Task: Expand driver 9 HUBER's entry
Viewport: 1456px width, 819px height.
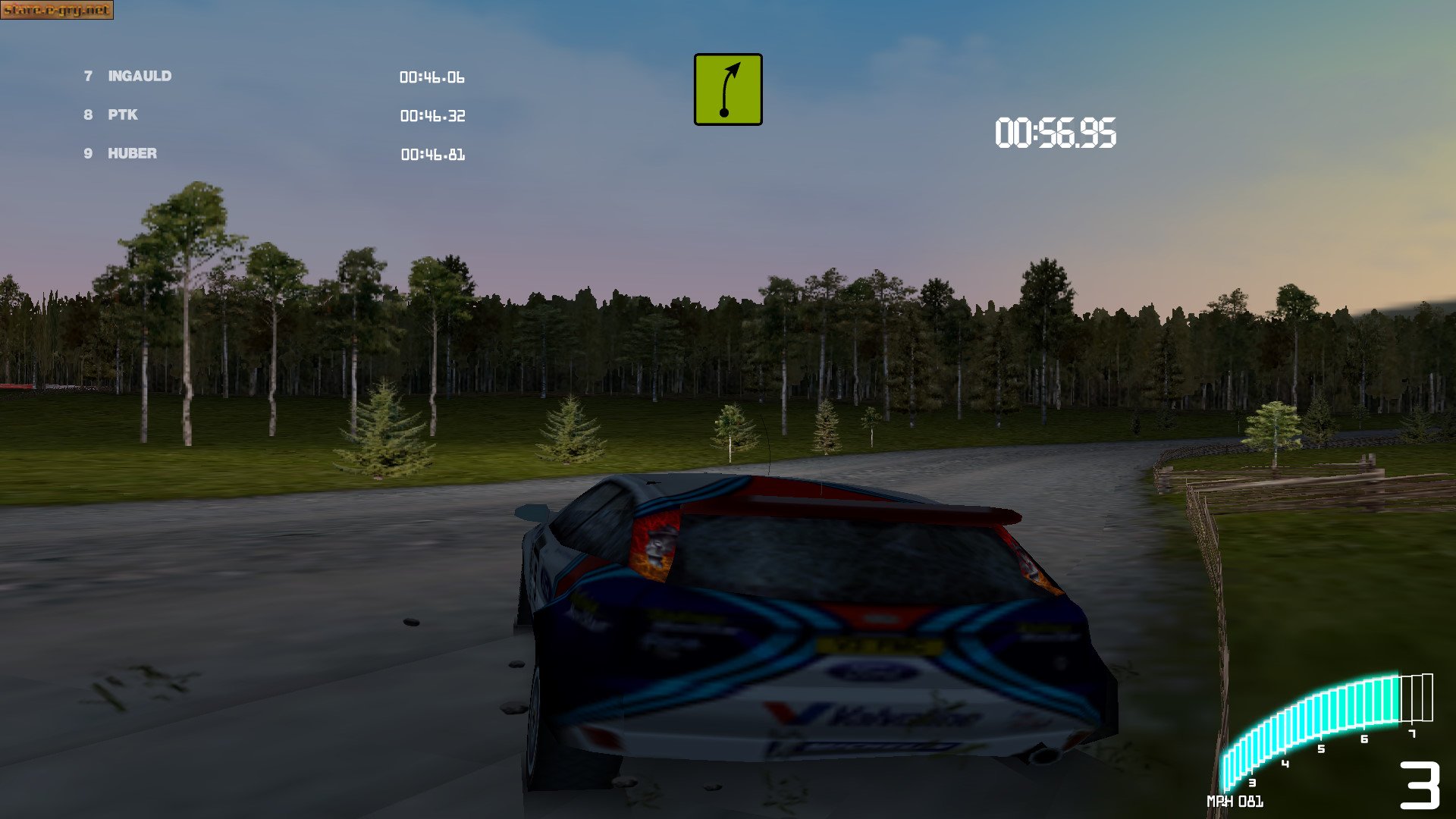Action: 130,153
